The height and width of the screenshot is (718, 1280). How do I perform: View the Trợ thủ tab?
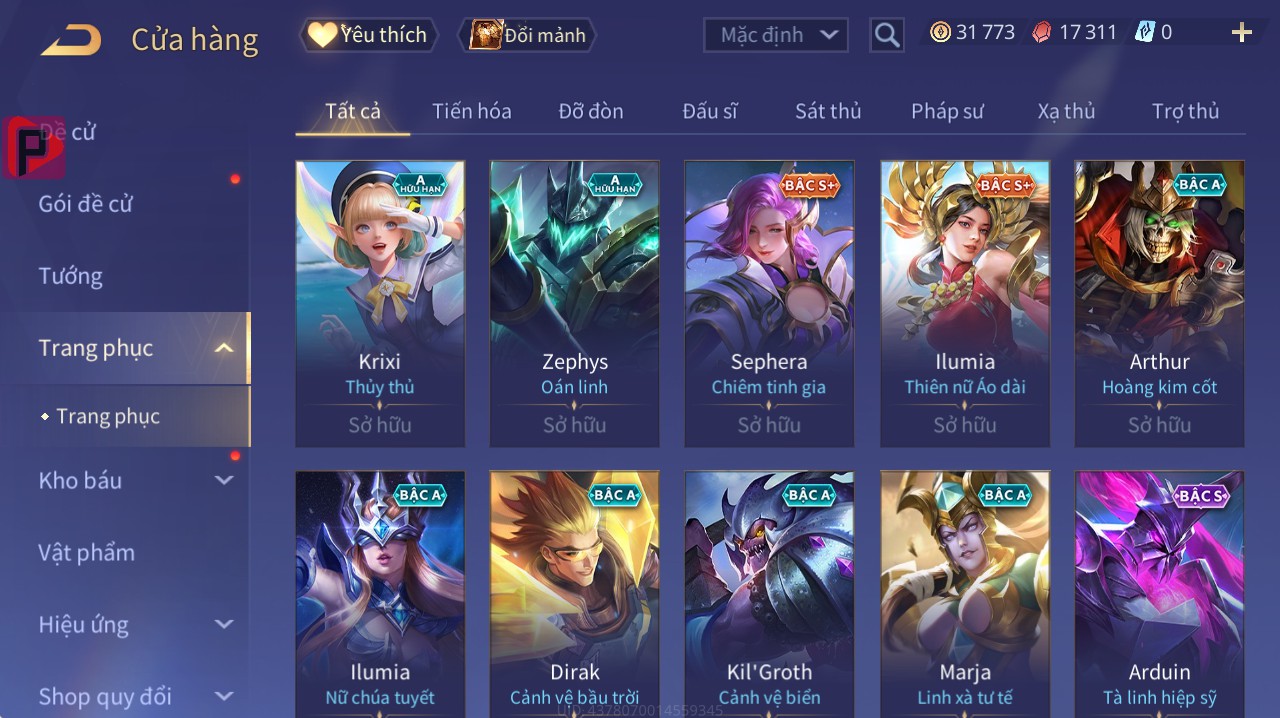(1185, 111)
